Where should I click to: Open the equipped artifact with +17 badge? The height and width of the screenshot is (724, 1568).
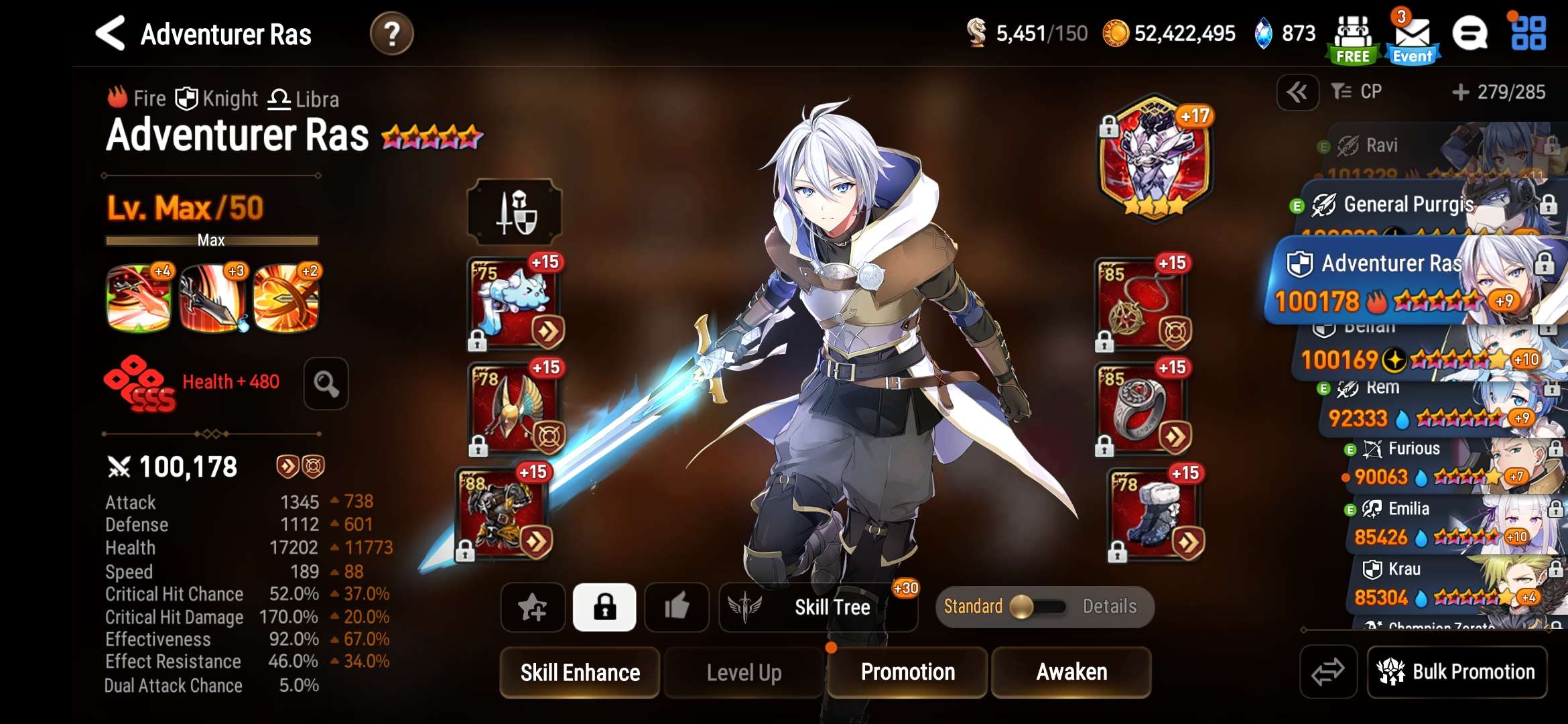[x=1155, y=158]
